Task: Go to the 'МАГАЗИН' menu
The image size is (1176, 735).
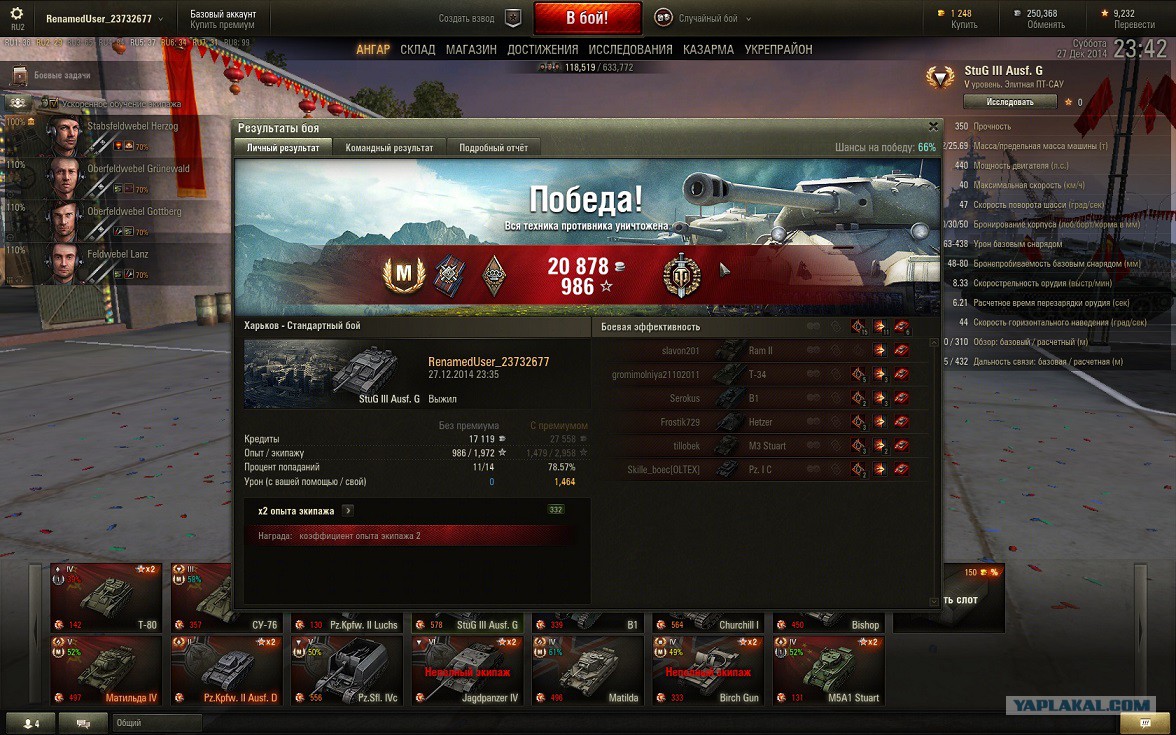Action: [x=471, y=49]
